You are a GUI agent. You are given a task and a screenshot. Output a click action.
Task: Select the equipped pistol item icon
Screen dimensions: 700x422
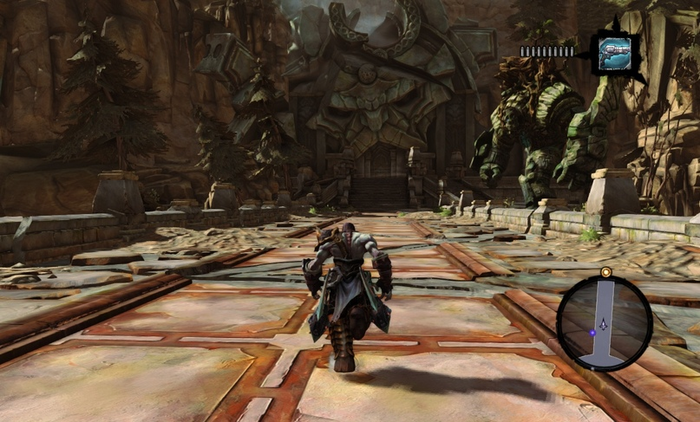(x=613, y=53)
